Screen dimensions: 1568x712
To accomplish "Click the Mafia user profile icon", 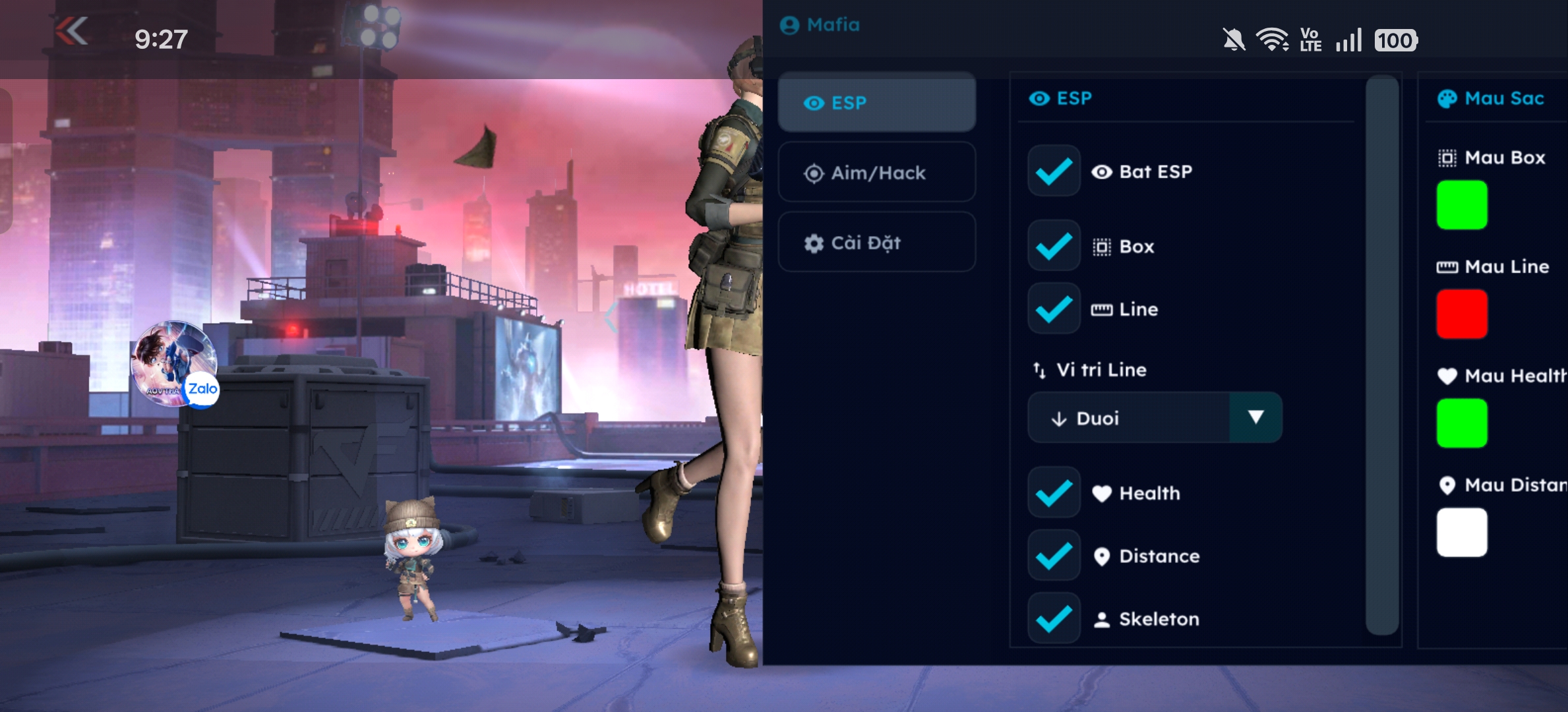I will pos(789,24).
